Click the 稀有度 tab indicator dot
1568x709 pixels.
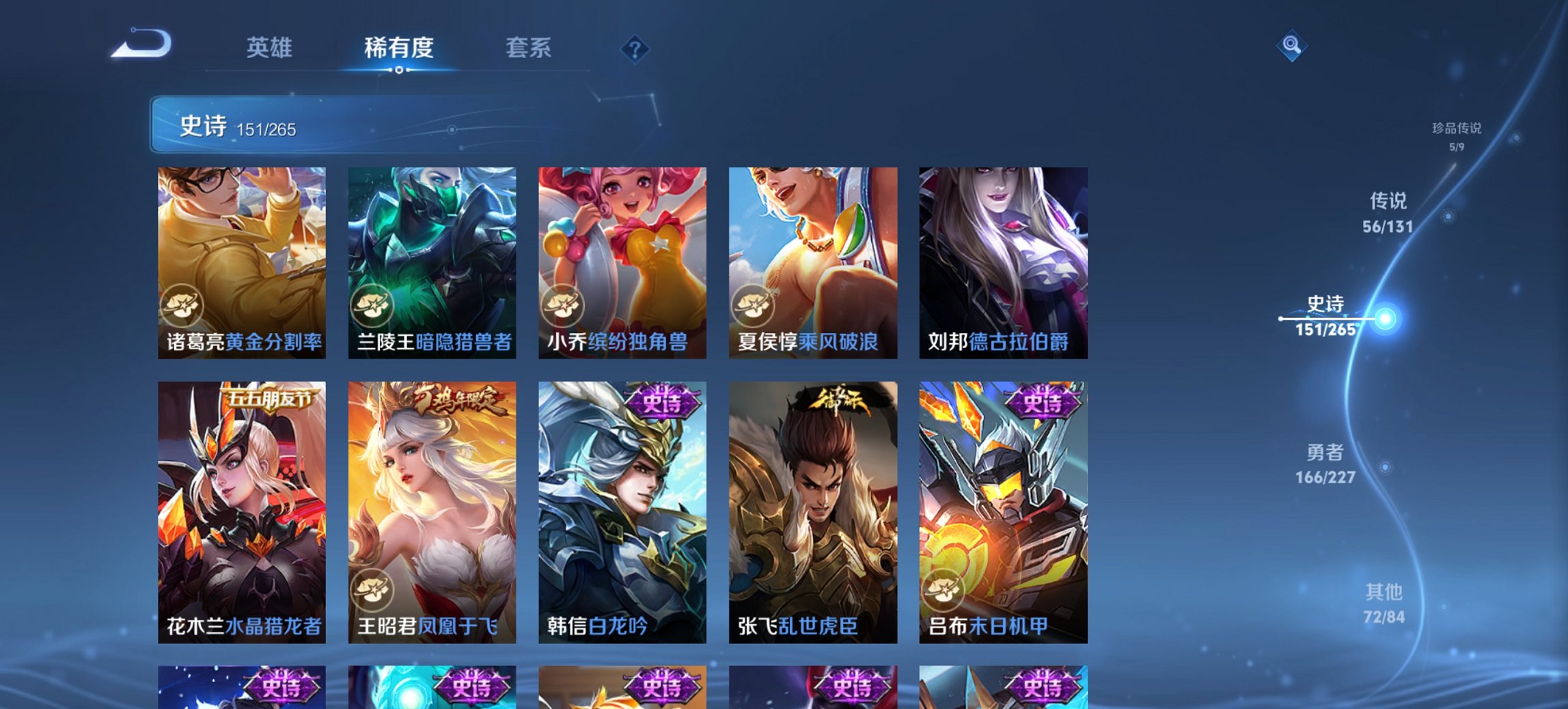[x=400, y=71]
